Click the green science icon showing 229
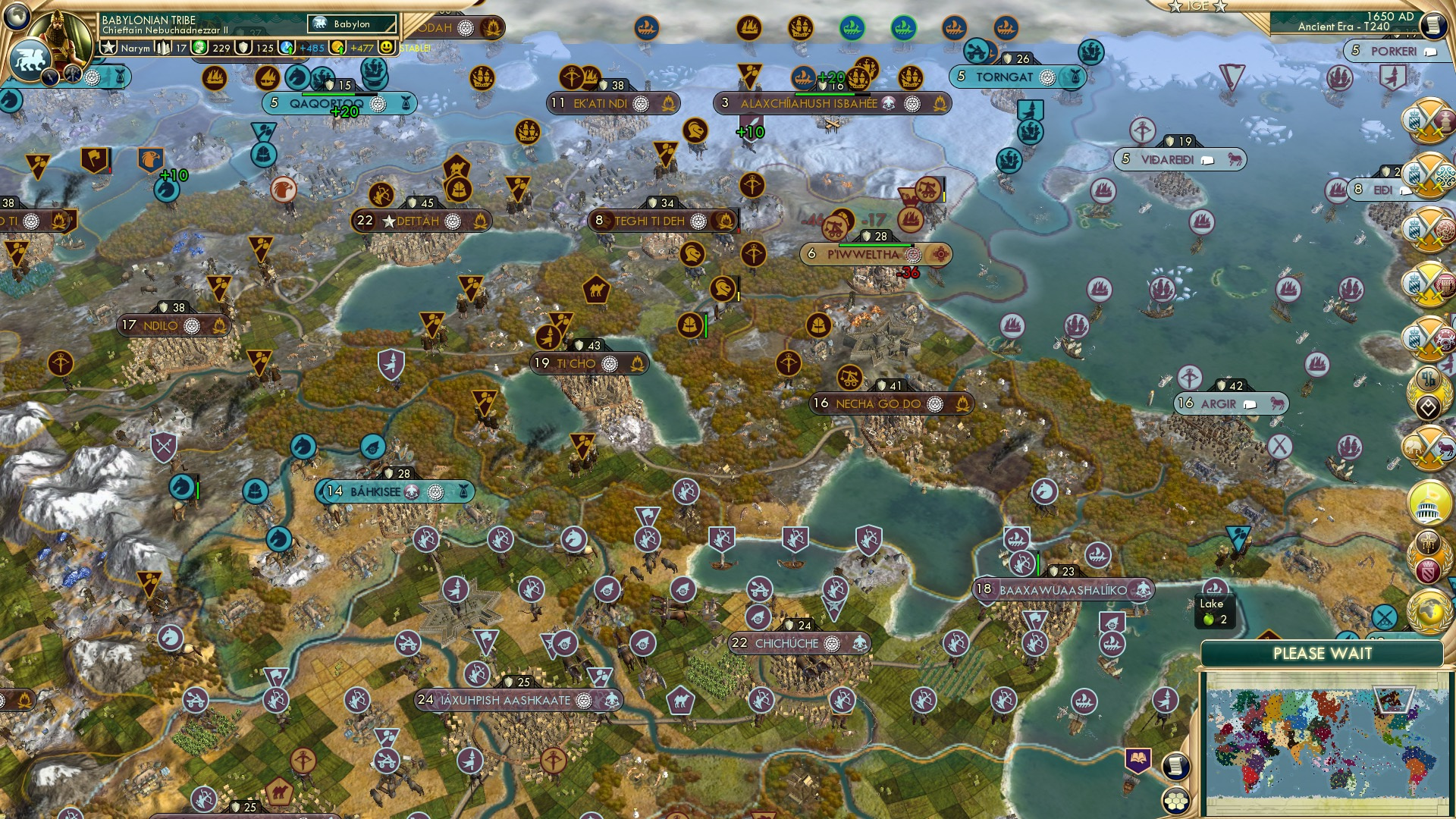The height and width of the screenshot is (819, 1456). point(199,48)
